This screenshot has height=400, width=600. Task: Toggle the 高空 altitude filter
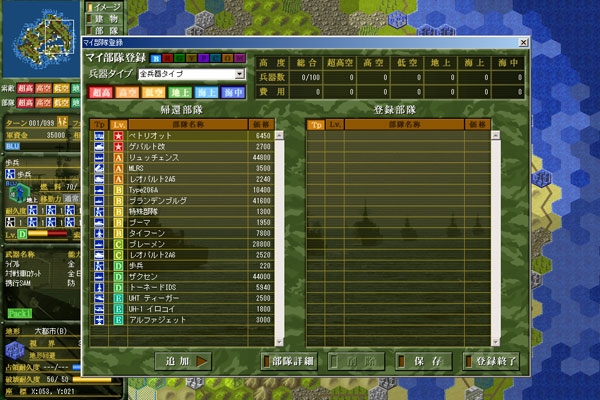(x=129, y=92)
